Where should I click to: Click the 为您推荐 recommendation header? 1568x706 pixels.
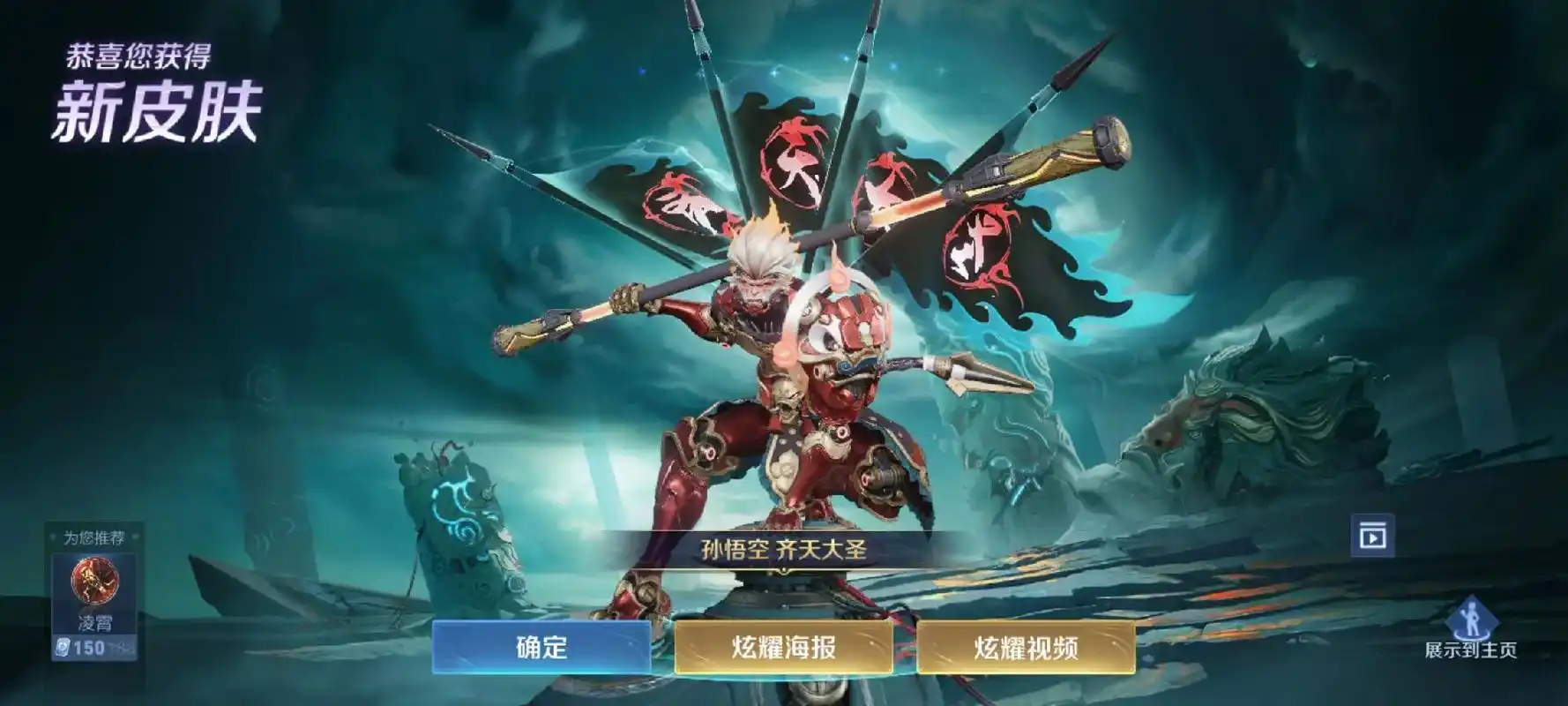pos(95,537)
